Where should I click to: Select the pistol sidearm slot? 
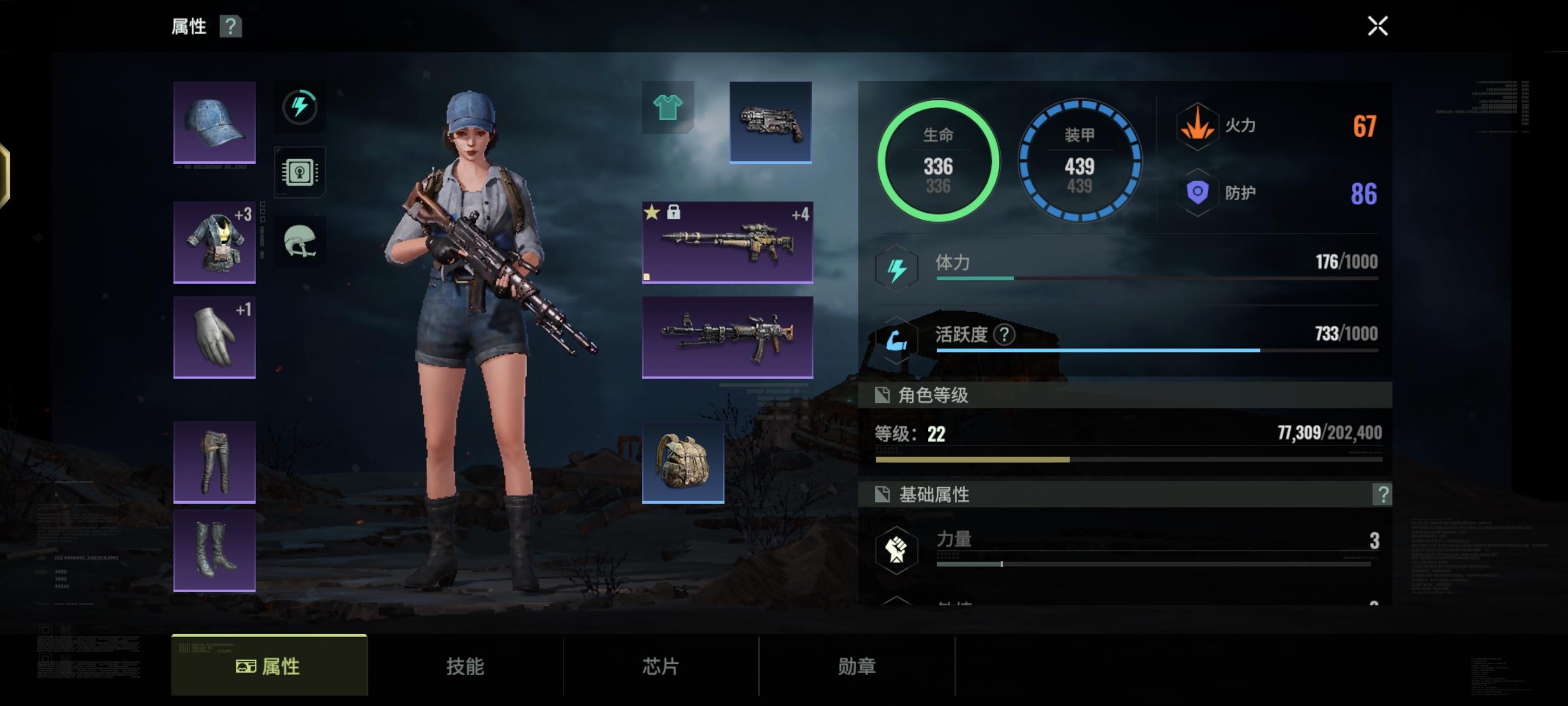coord(770,123)
